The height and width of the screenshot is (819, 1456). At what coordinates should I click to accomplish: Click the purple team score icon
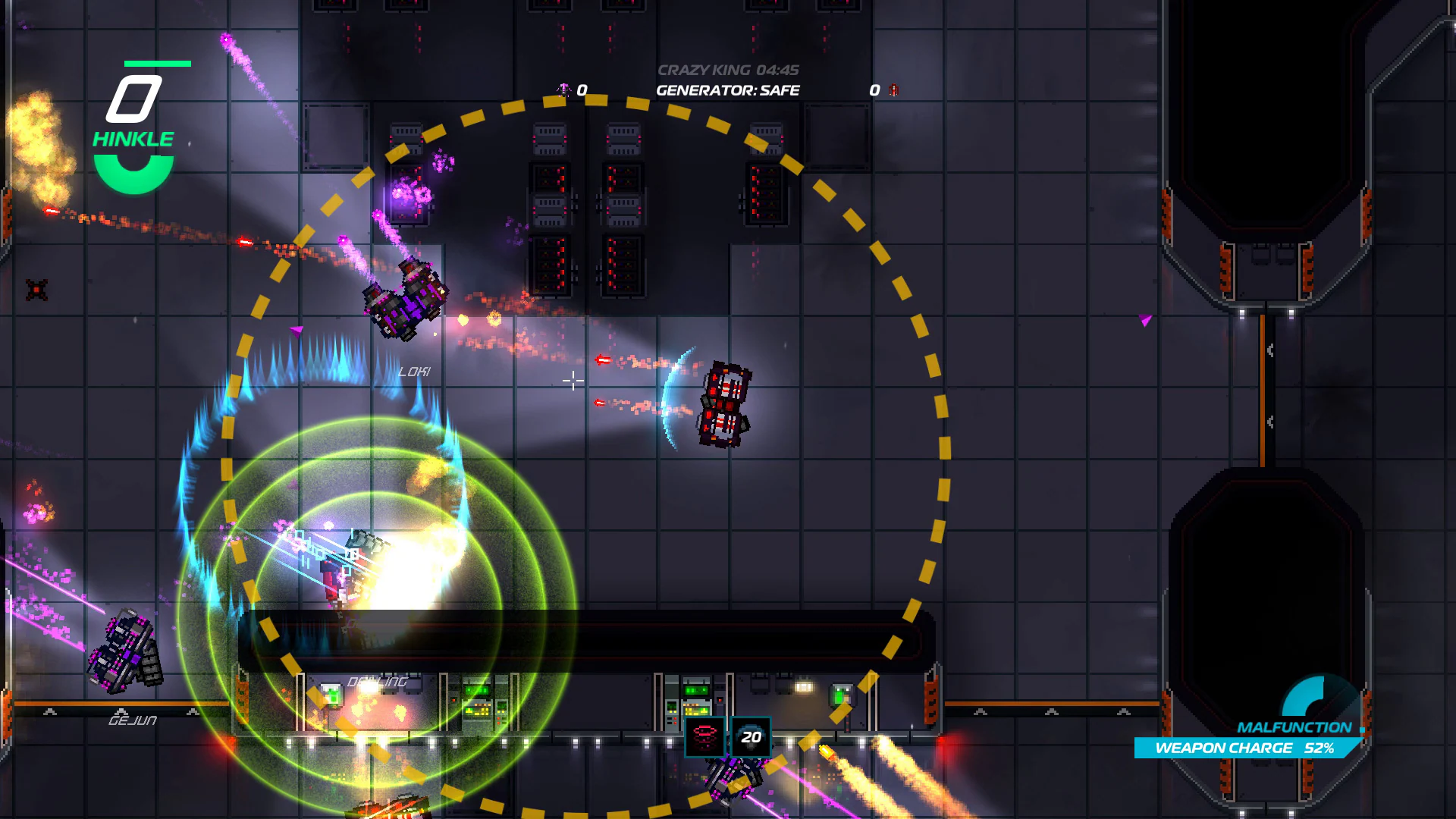pos(564,89)
